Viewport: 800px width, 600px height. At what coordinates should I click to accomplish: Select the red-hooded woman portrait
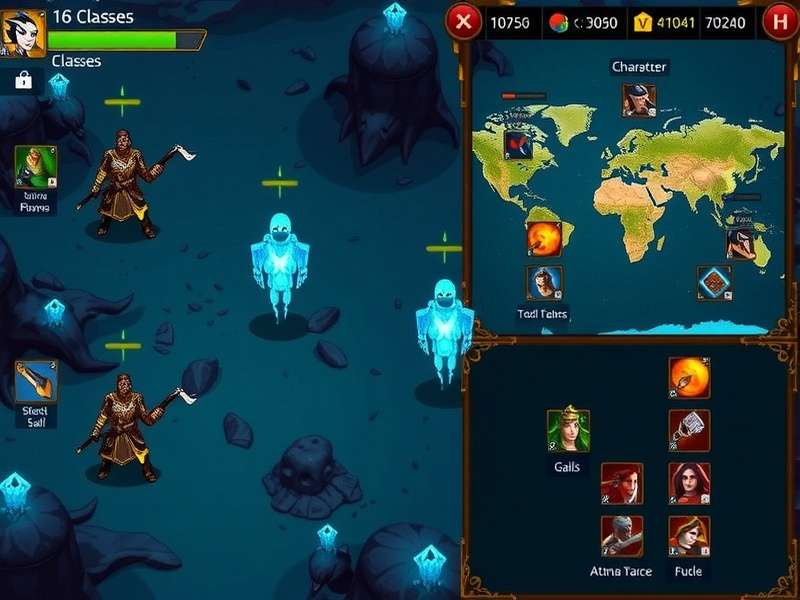(x=689, y=483)
